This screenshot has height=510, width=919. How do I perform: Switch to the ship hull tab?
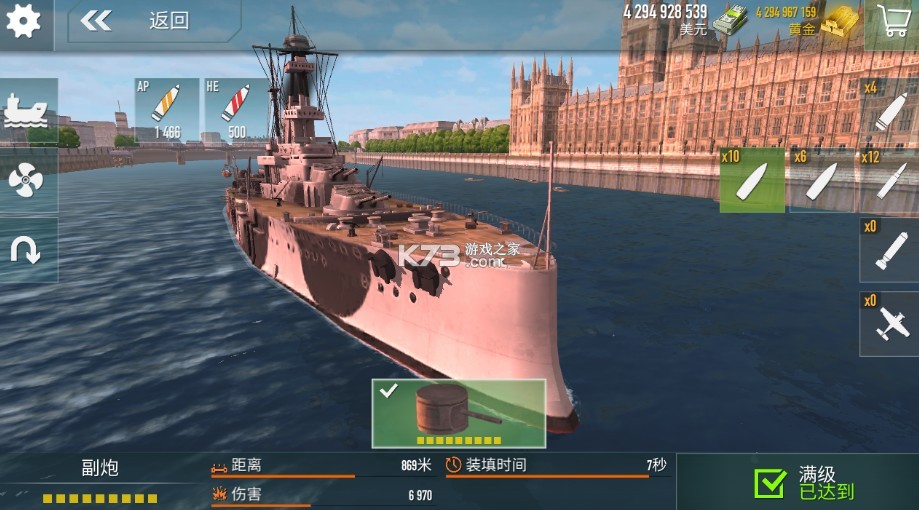[x=27, y=111]
